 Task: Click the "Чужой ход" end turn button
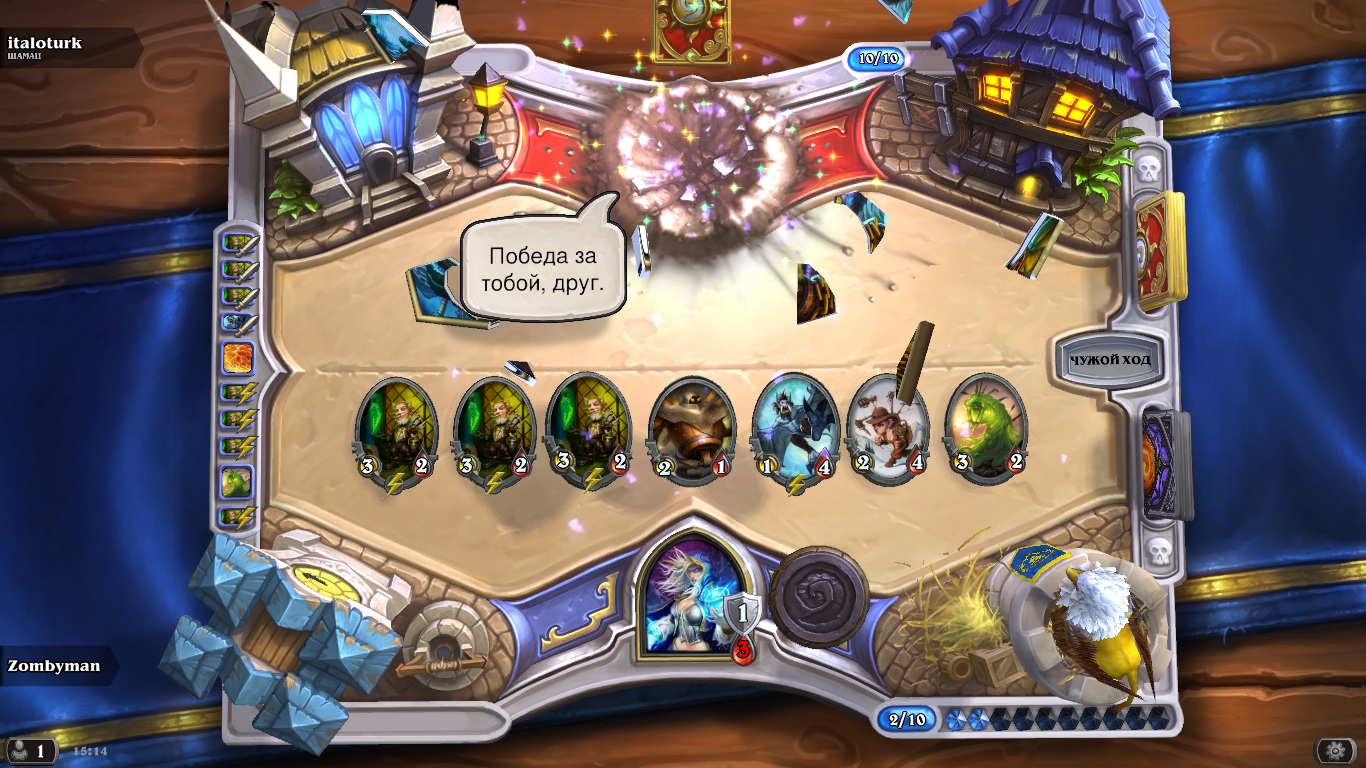[x=1109, y=360]
